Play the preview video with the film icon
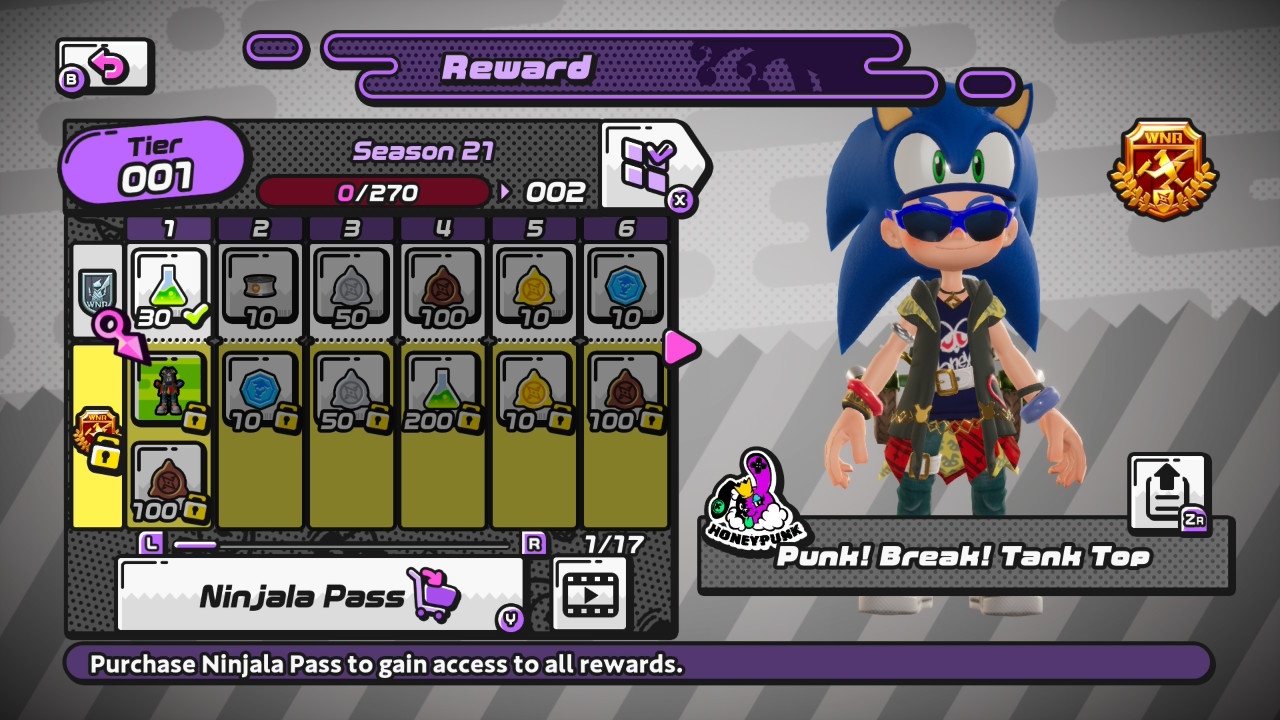The height and width of the screenshot is (720, 1280). click(589, 594)
